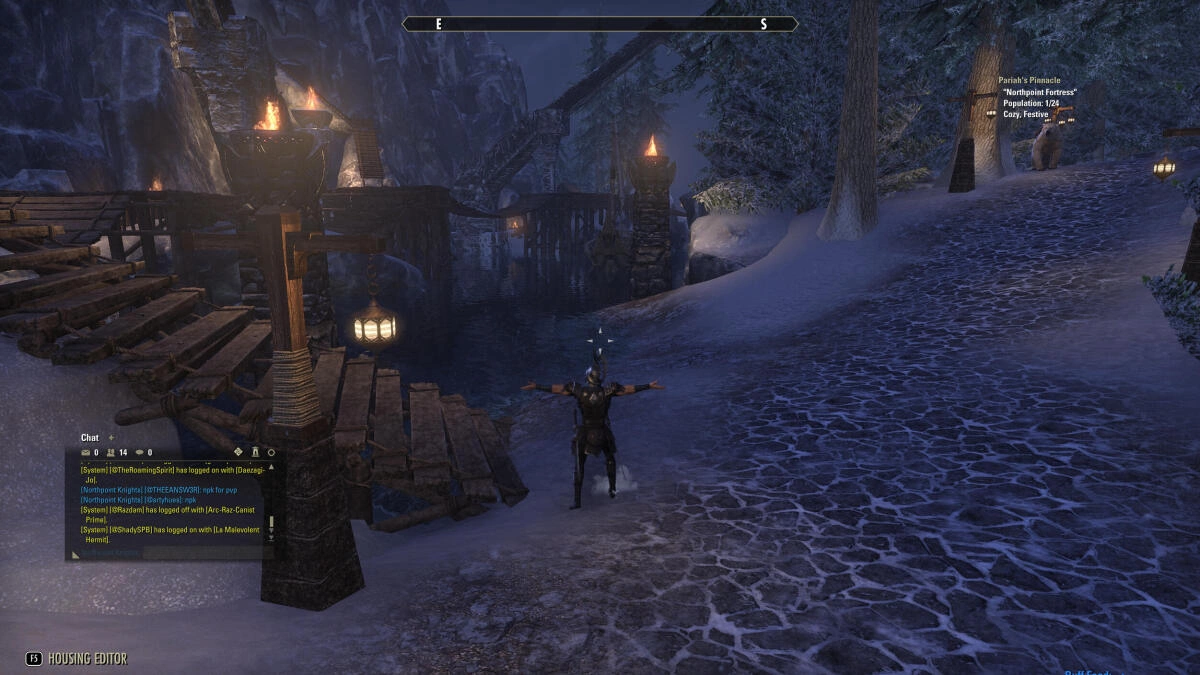Jump to newest chat with bottom double arrow
1200x675 pixels.
click(270, 538)
